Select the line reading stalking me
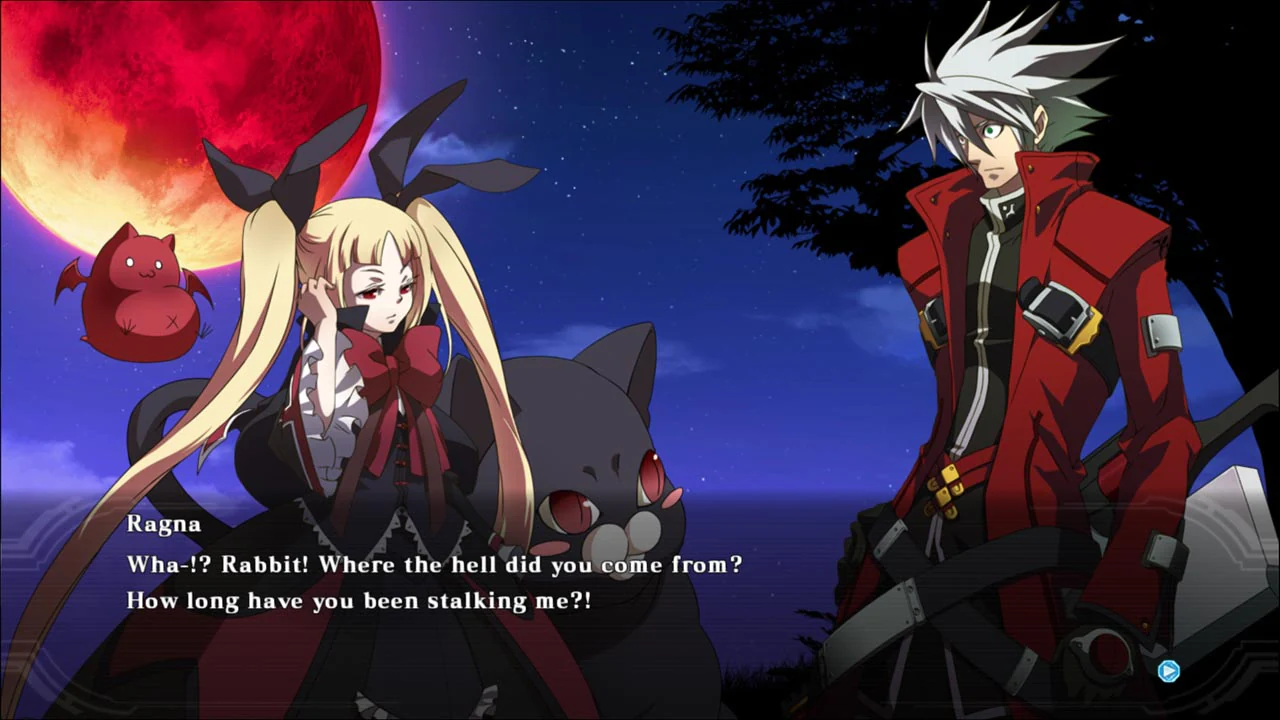The image size is (1280, 720). [510, 600]
